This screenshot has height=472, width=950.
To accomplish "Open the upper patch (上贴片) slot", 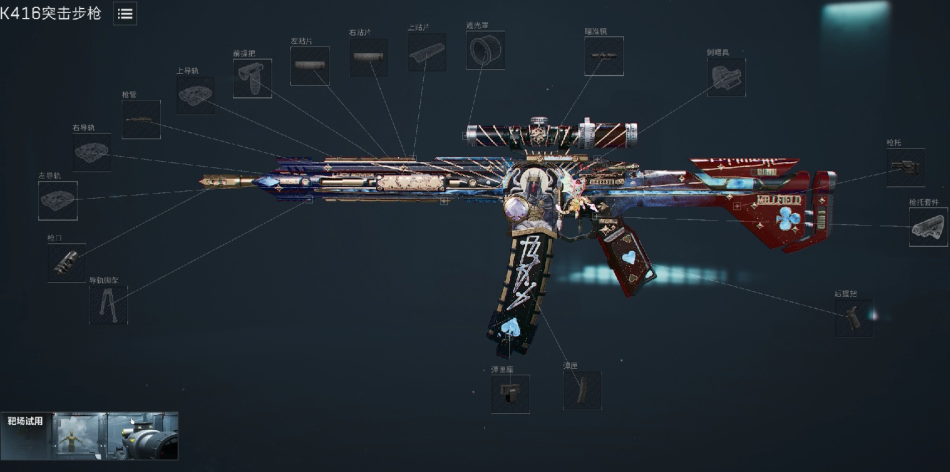I will (x=427, y=52).
